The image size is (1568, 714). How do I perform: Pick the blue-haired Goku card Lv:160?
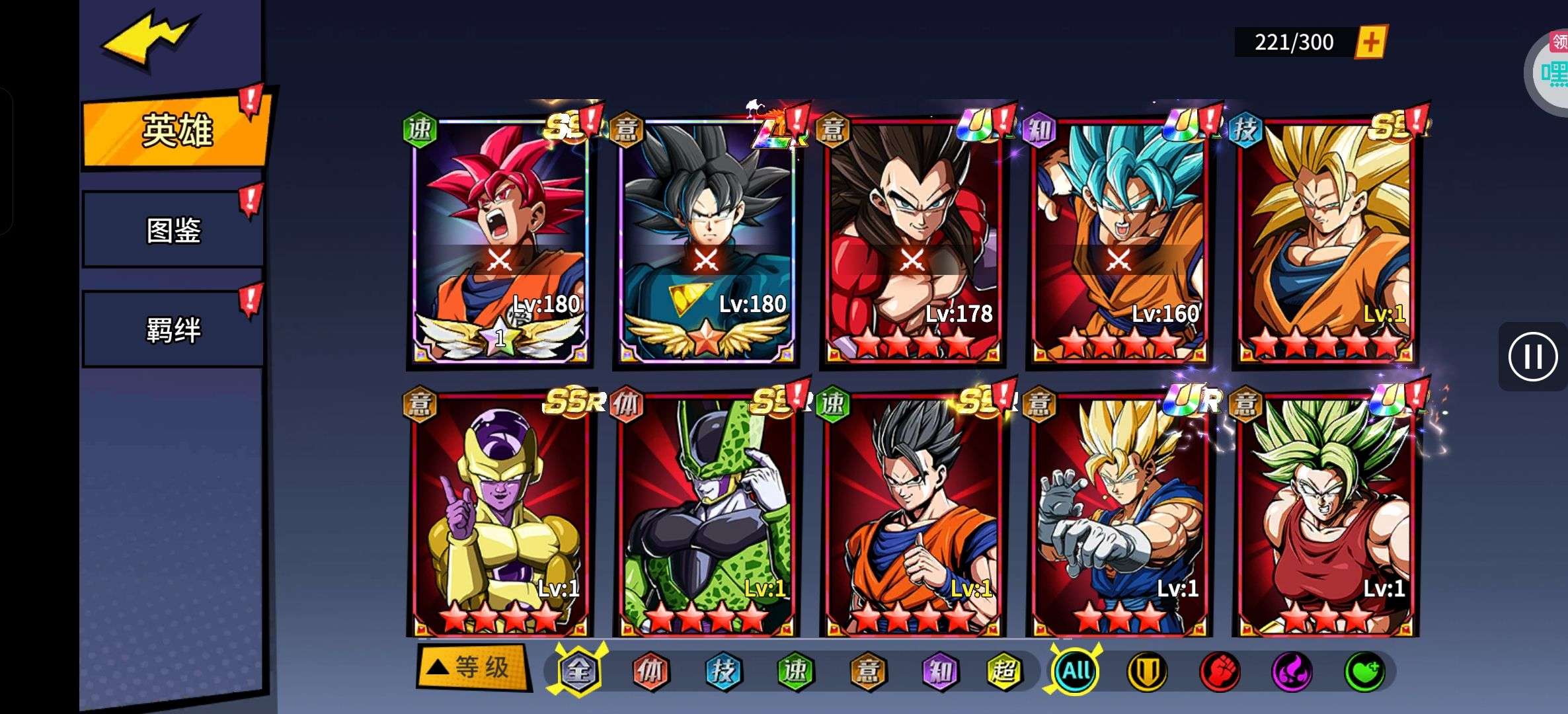click(1118, 241)
